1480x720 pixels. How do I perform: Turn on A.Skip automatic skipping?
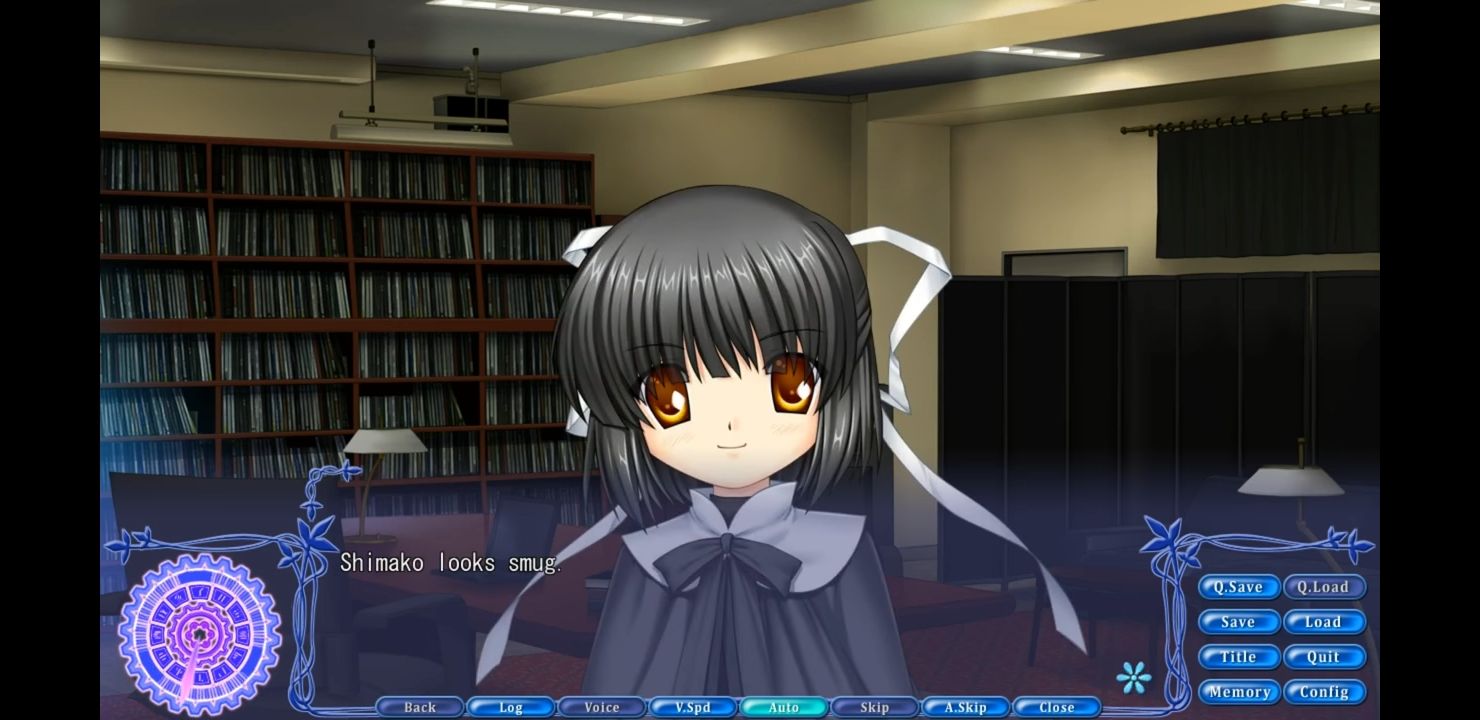point(965,707)
